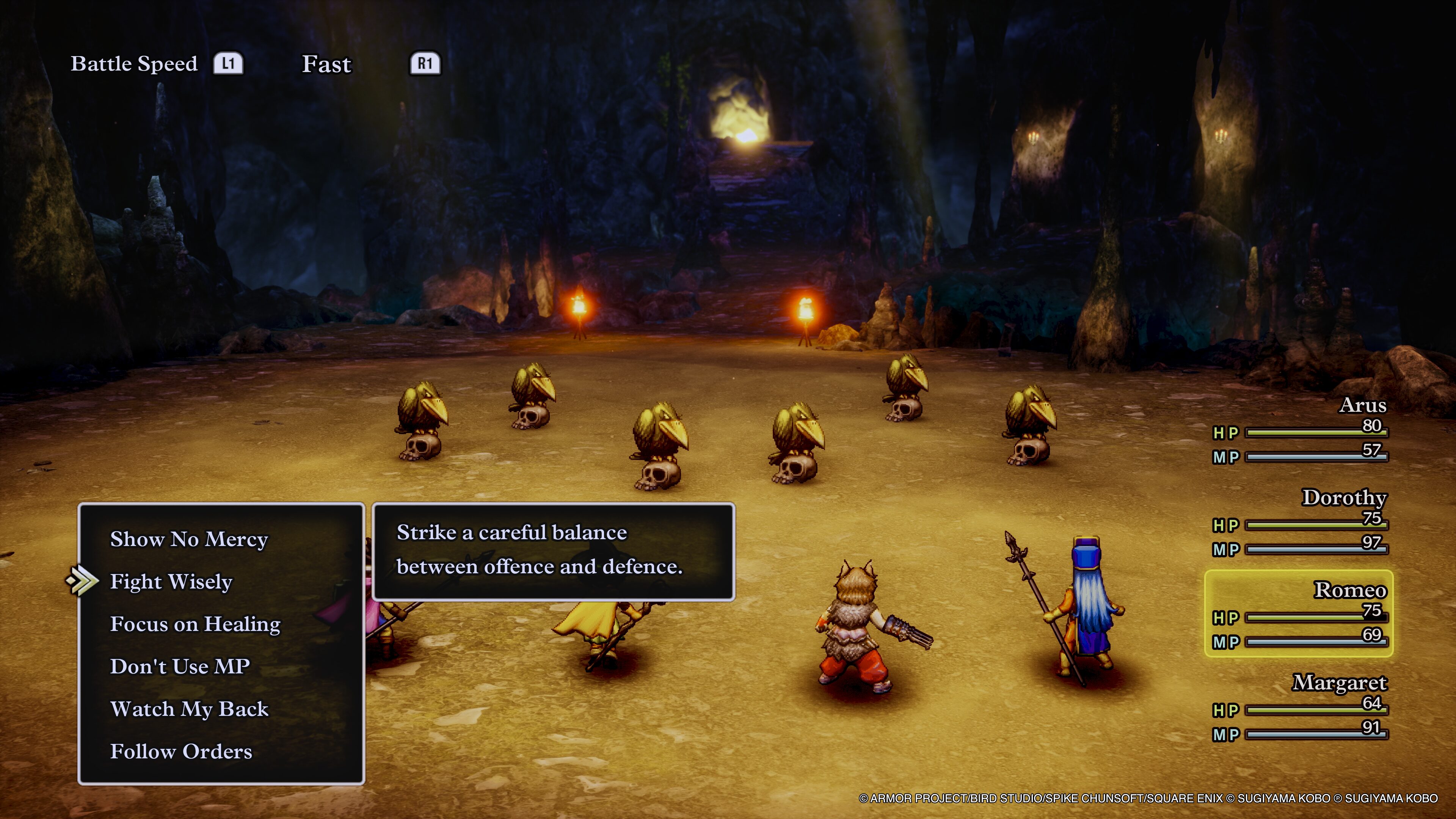Choose the Show No Mercy tactic
Image resolution: width=1456 pixels, height=819 pixels.
pos(189,539)
